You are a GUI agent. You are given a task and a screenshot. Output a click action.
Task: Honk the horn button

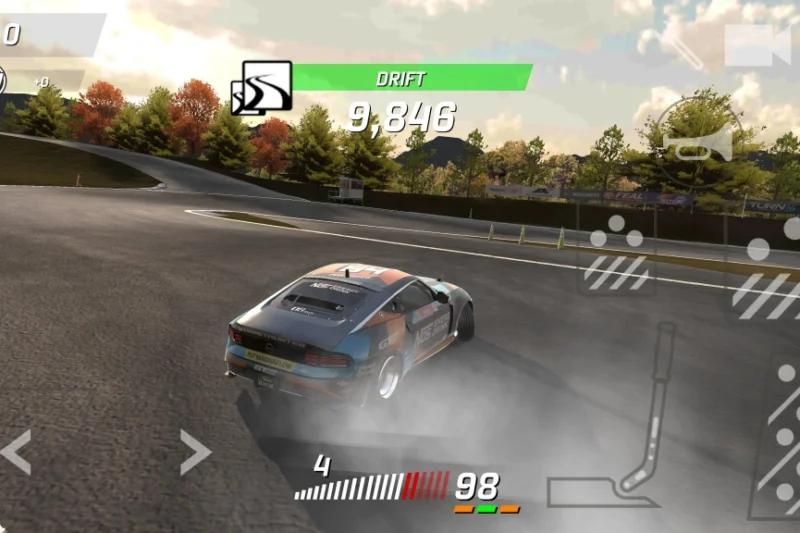699,143
